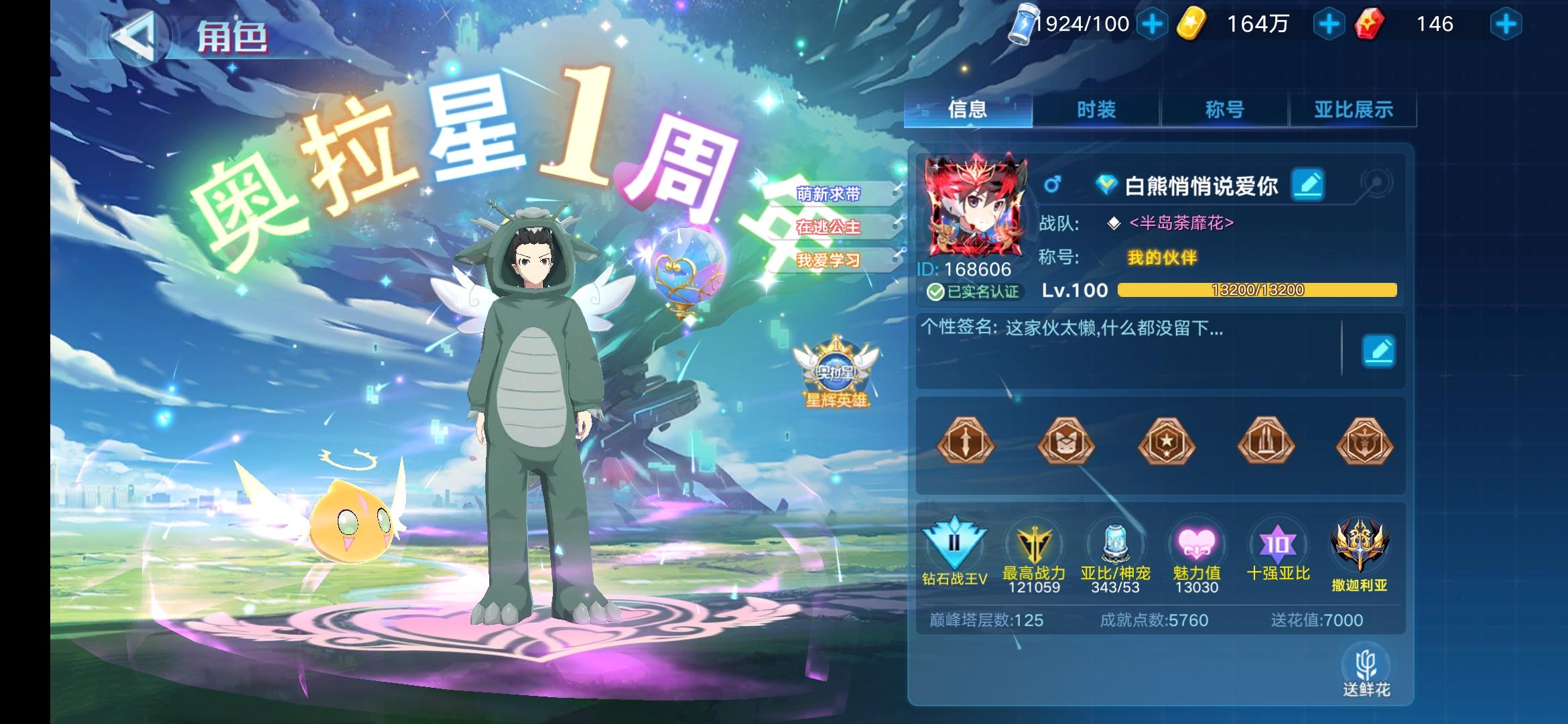Open the 亚比展示 tab

[x=1352, y=109]
